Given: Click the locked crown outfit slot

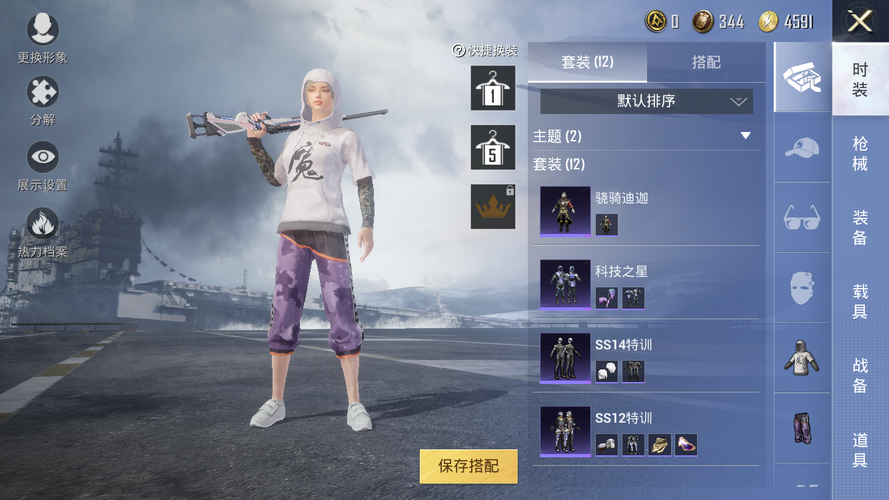Looking at the screenshot, I should 493,207.
